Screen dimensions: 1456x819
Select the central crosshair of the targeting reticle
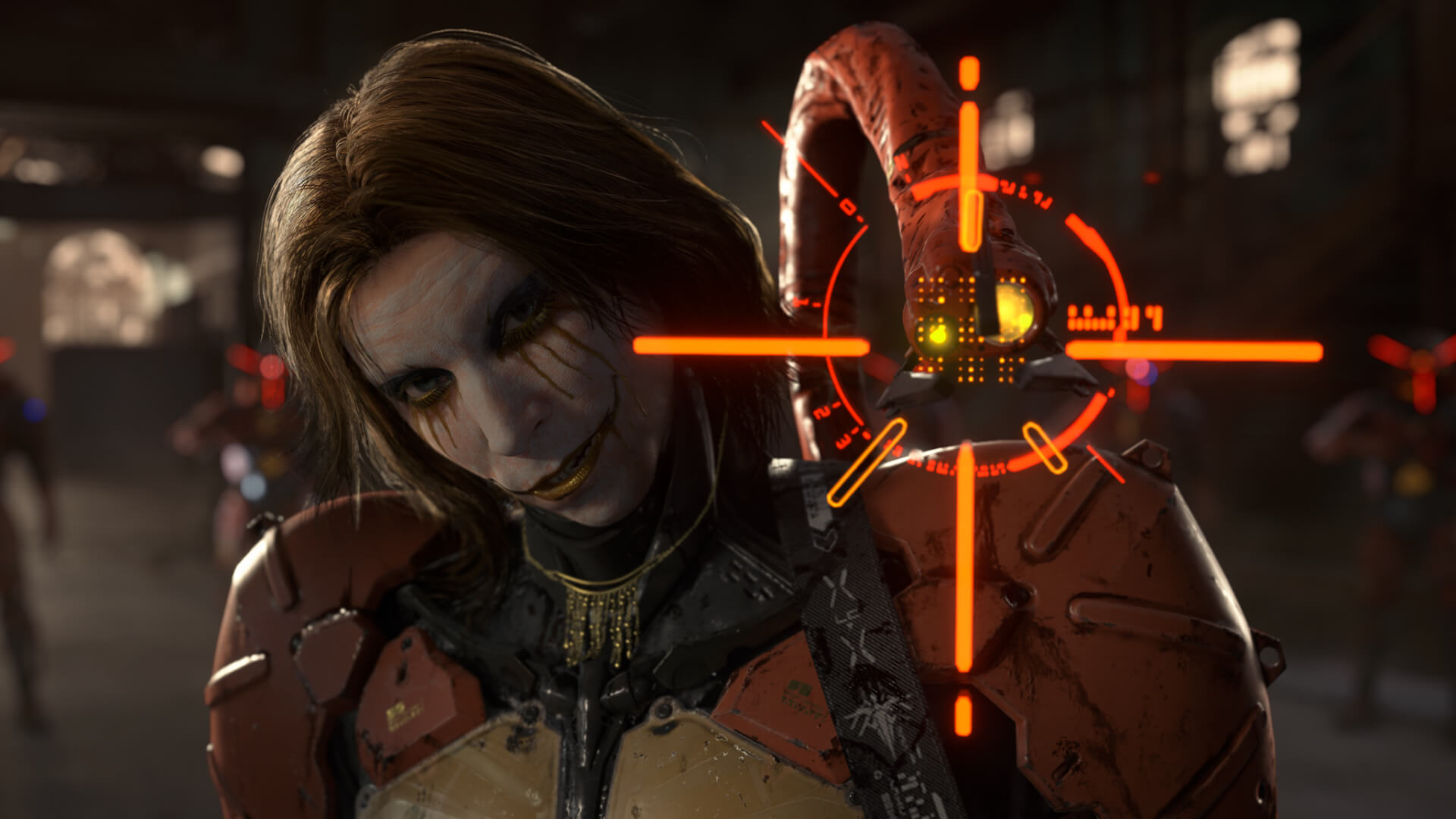pyautogui.click(x=967, y=349)
